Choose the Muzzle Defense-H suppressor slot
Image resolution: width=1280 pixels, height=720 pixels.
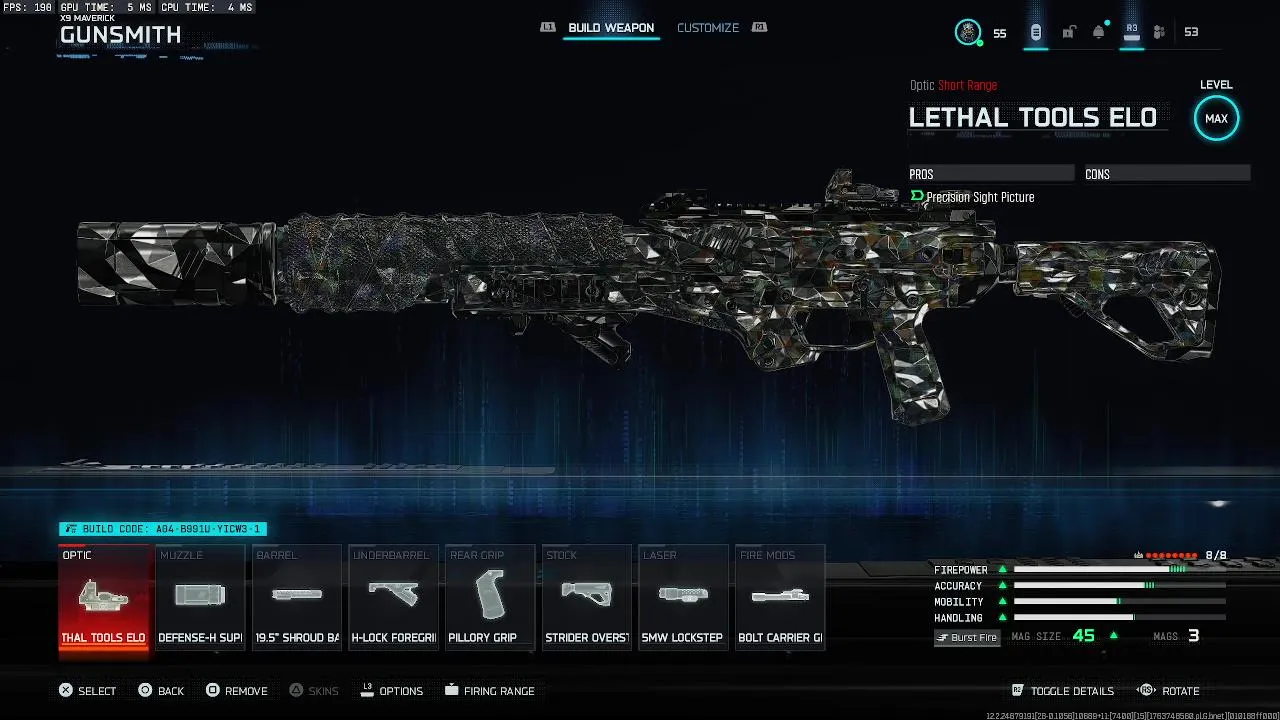pos(200,598)
